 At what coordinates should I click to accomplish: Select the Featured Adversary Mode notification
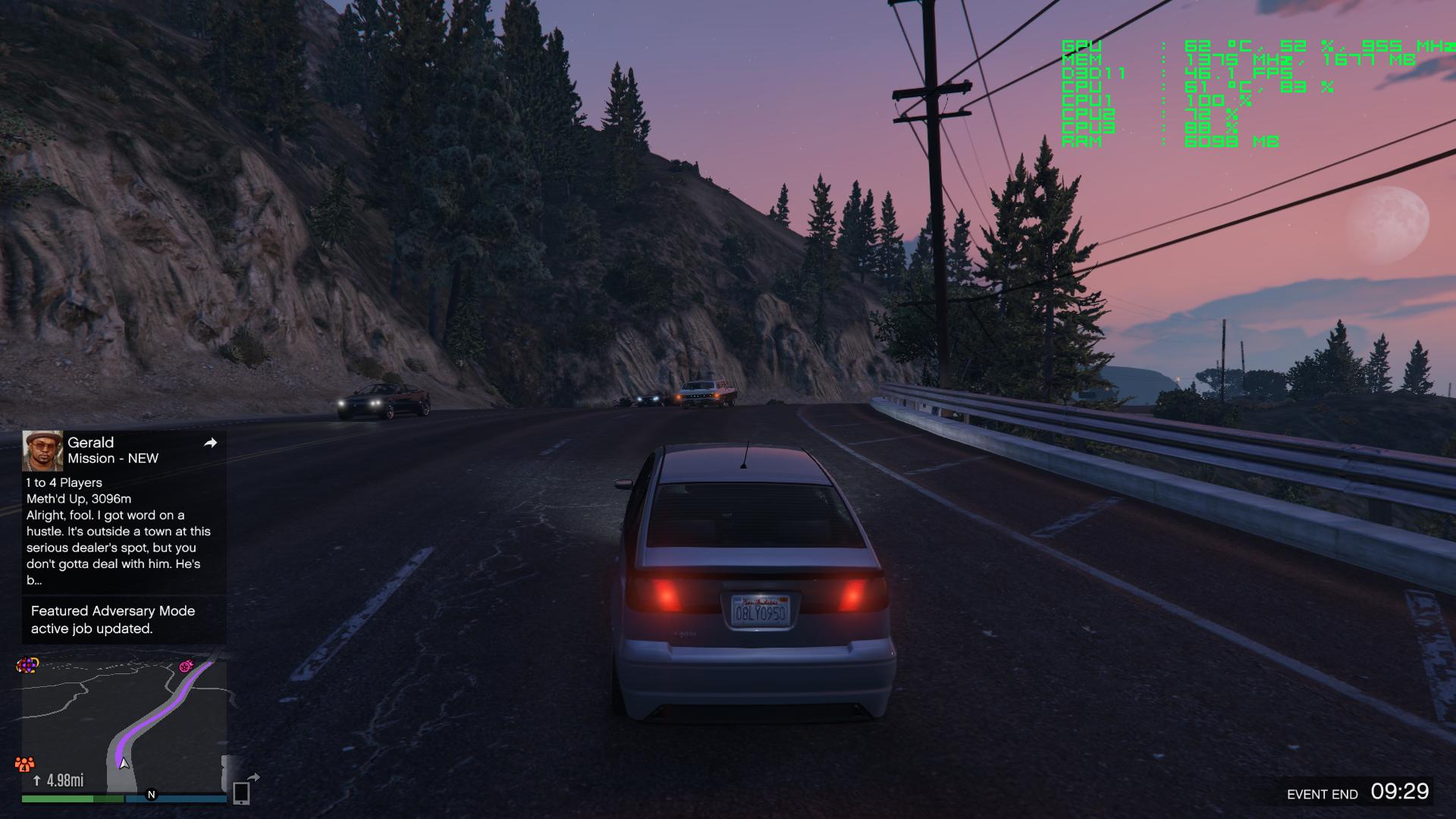(113, 620)
